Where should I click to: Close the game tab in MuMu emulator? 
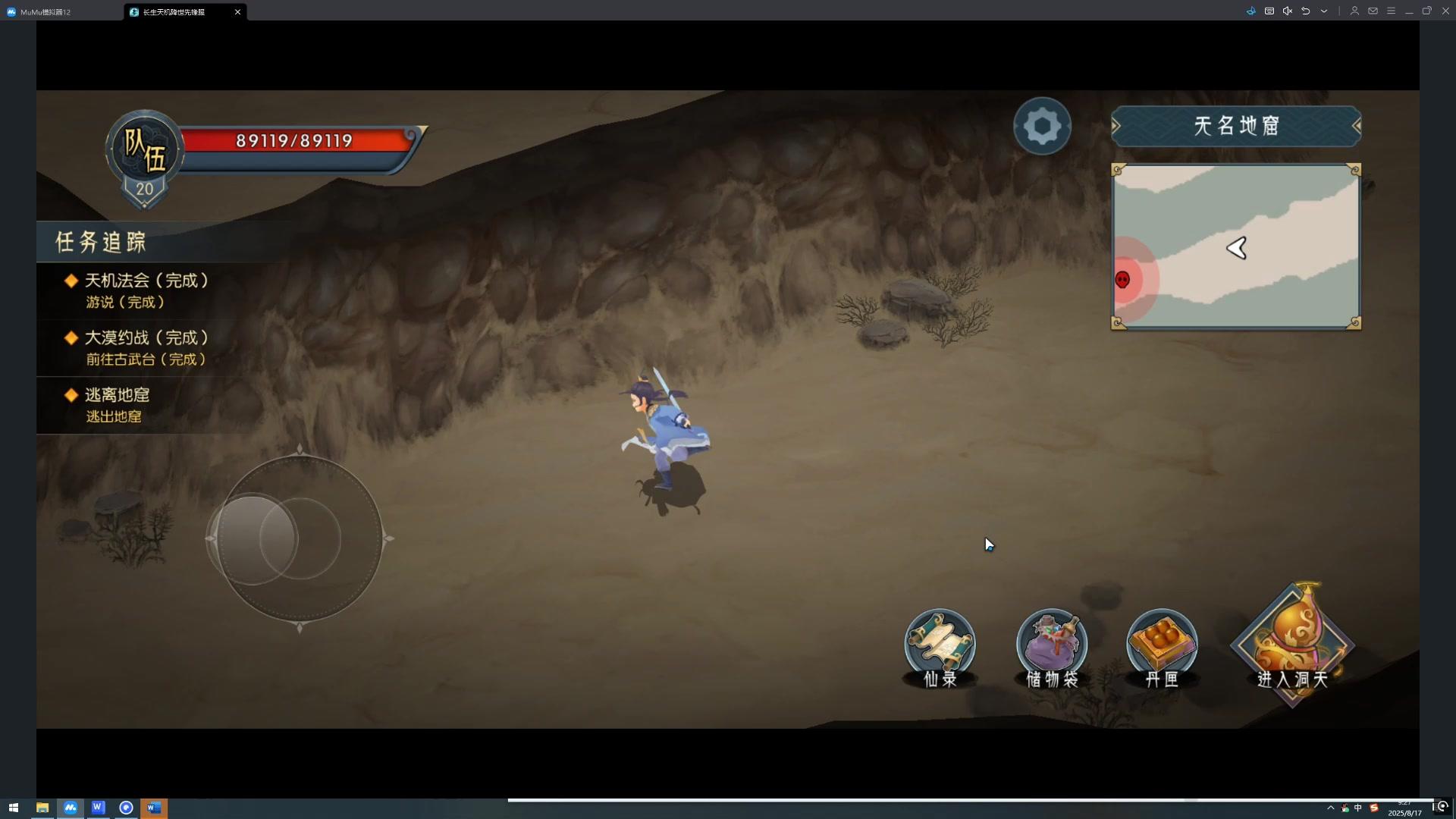point(237,12)
